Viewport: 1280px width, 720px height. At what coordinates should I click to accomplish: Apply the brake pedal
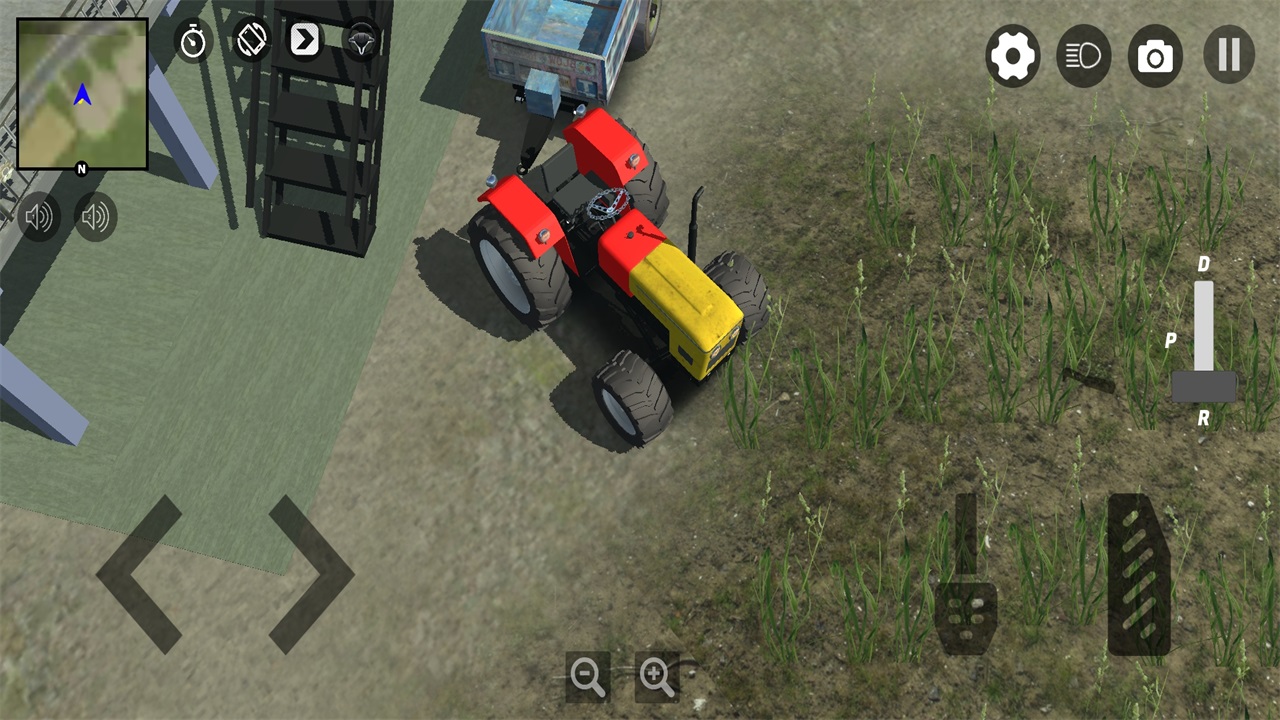coord(965,592)
